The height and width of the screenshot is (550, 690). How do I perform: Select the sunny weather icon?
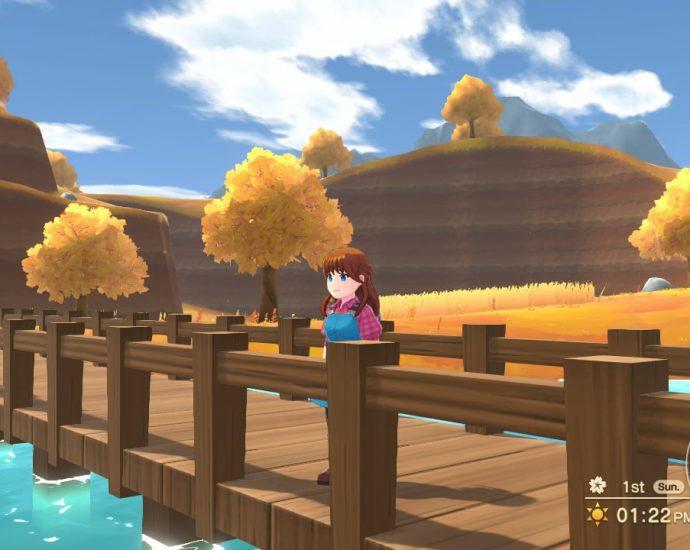(x=597, y=515)
